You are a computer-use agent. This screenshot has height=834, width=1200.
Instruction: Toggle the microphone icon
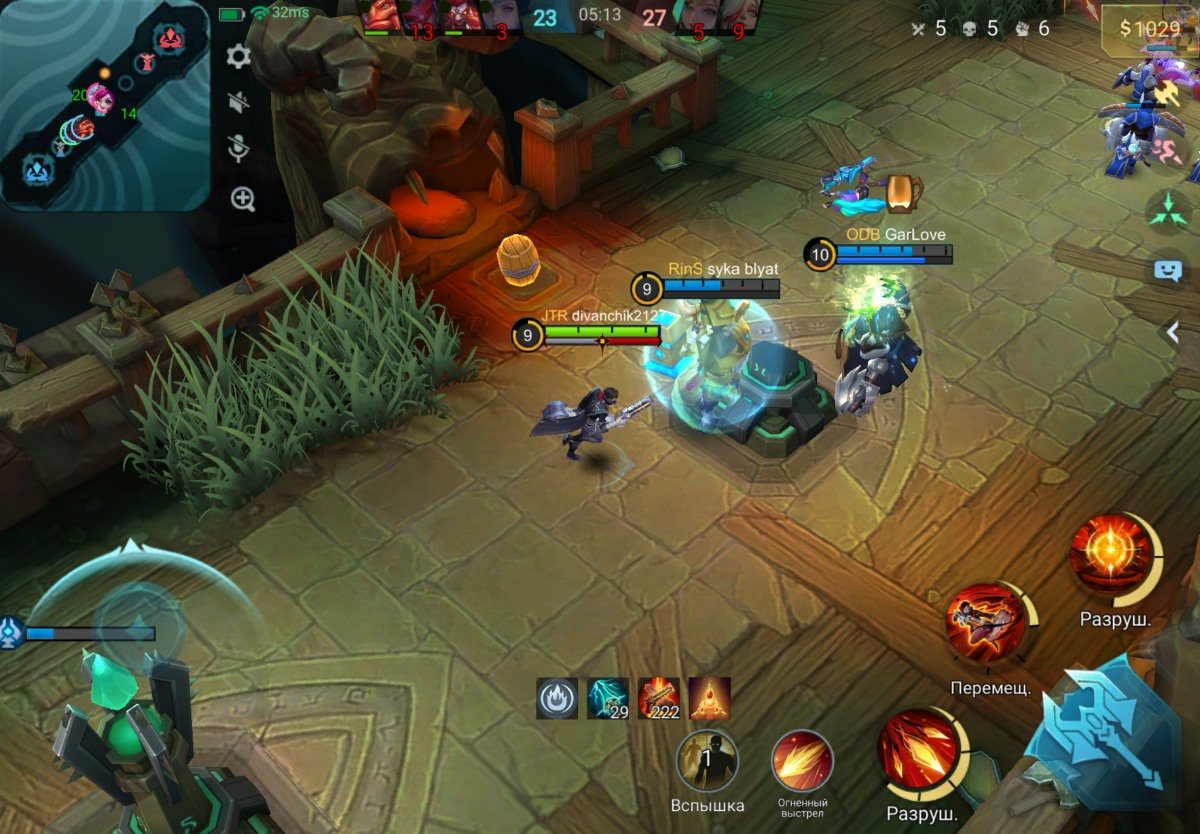pyautogui.click(x=238, y=148)
